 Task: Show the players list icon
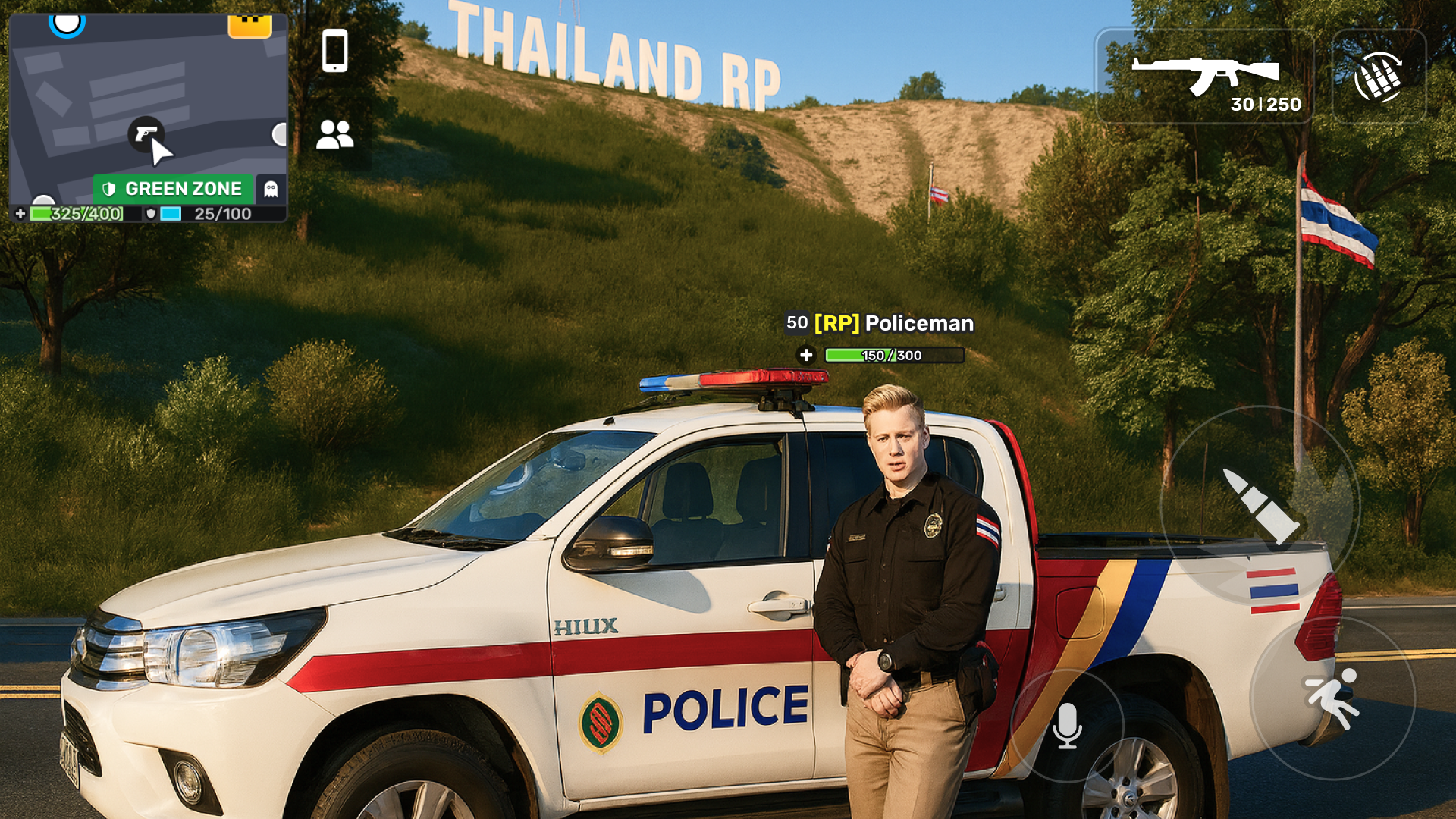334,135
